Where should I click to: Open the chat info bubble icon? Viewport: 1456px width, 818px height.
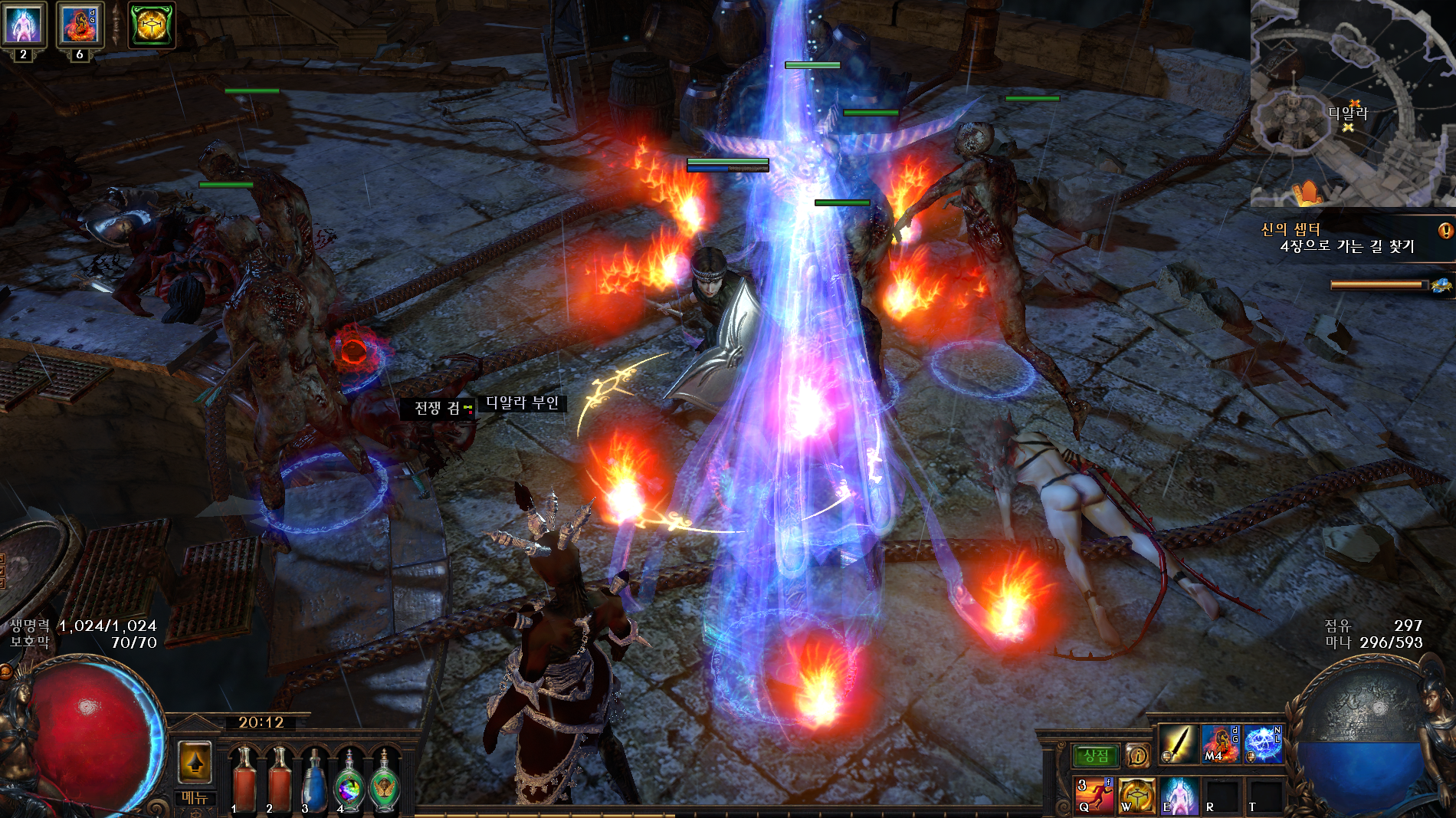[1137, 756]
